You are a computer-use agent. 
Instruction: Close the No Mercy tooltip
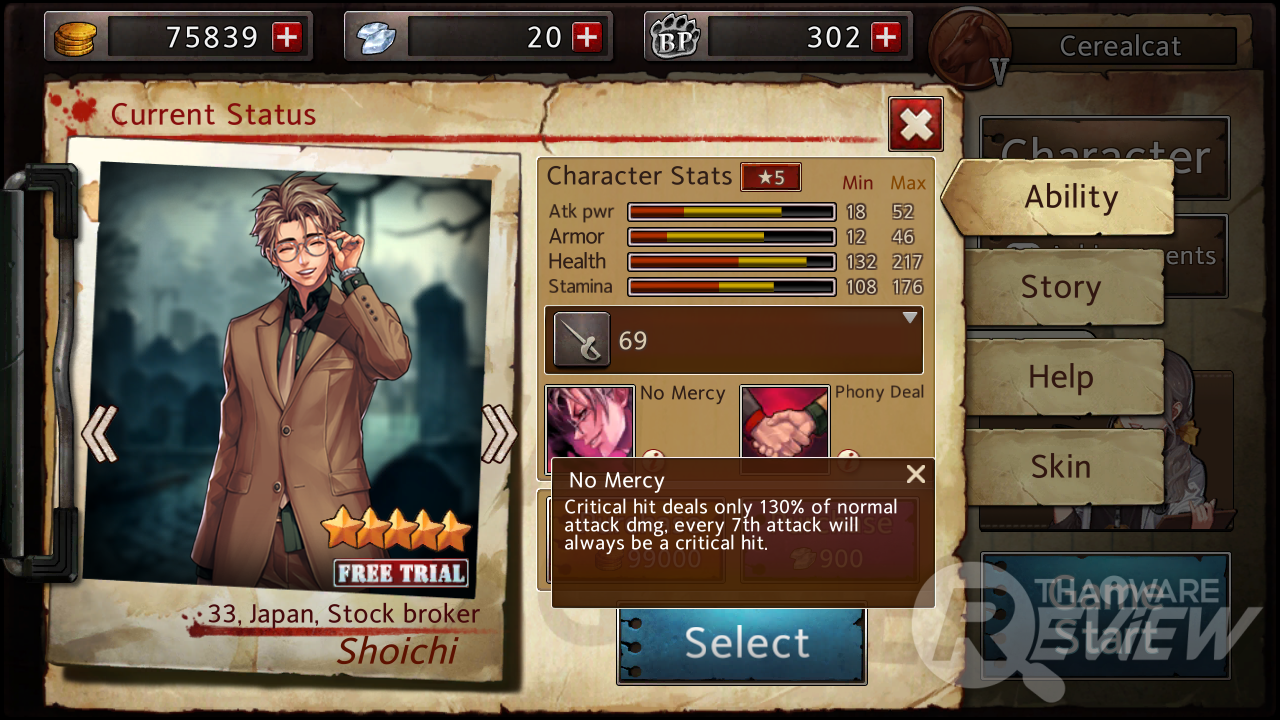tap(915, 475)
